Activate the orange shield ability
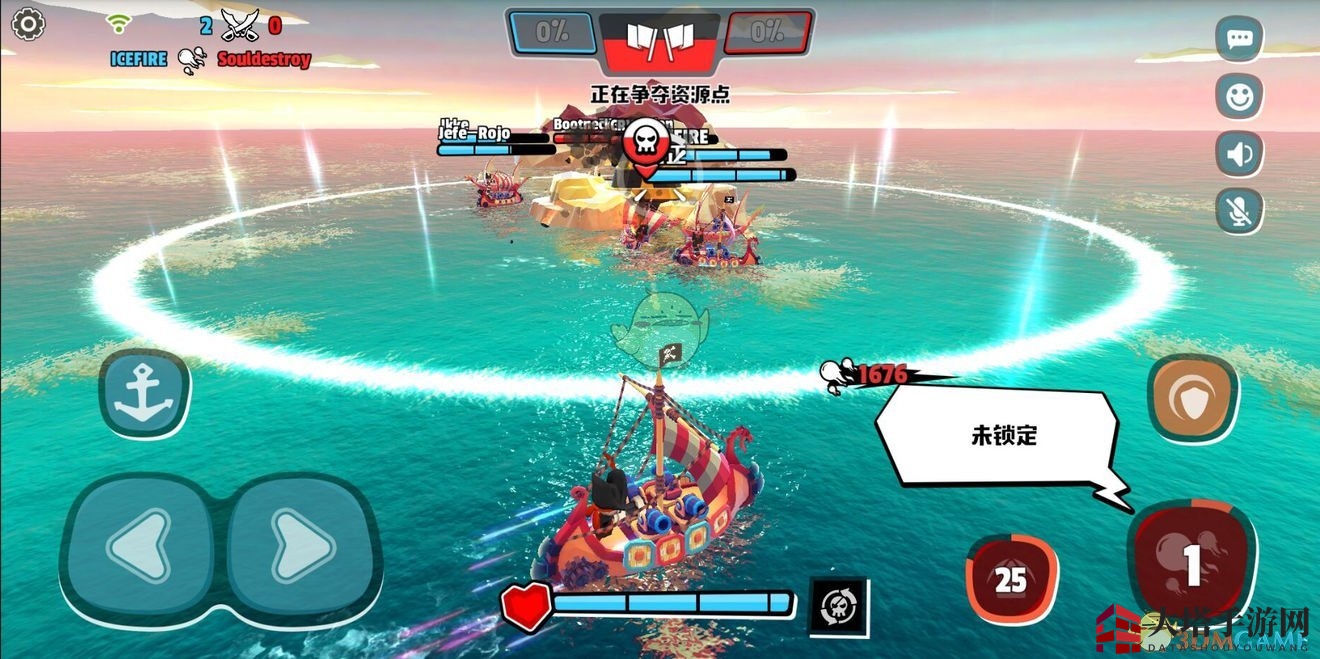This screenshot has width=1320, height=659. tap(1193, 398)
